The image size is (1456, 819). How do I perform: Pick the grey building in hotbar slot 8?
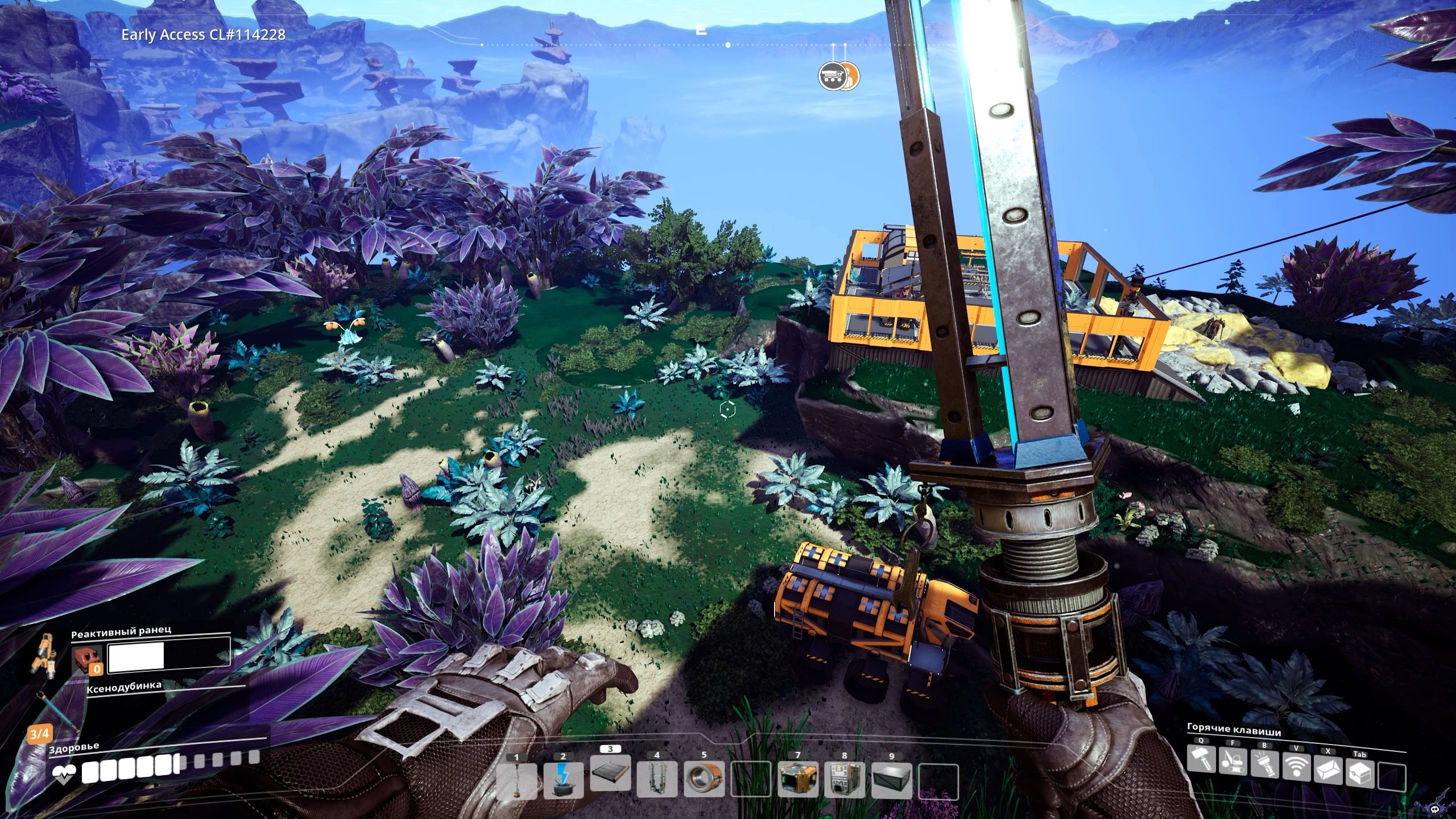pos(845,780)
